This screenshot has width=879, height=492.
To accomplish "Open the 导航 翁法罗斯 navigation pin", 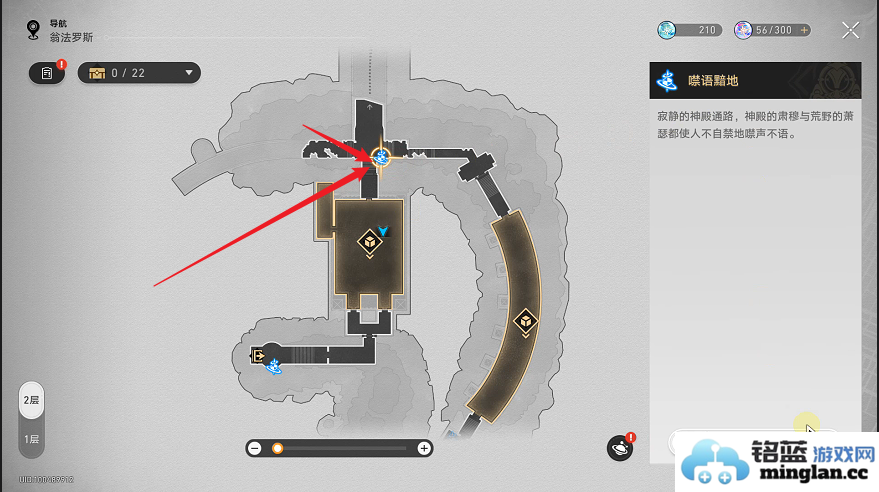I will pyautogui.click(x=33, y=29).
